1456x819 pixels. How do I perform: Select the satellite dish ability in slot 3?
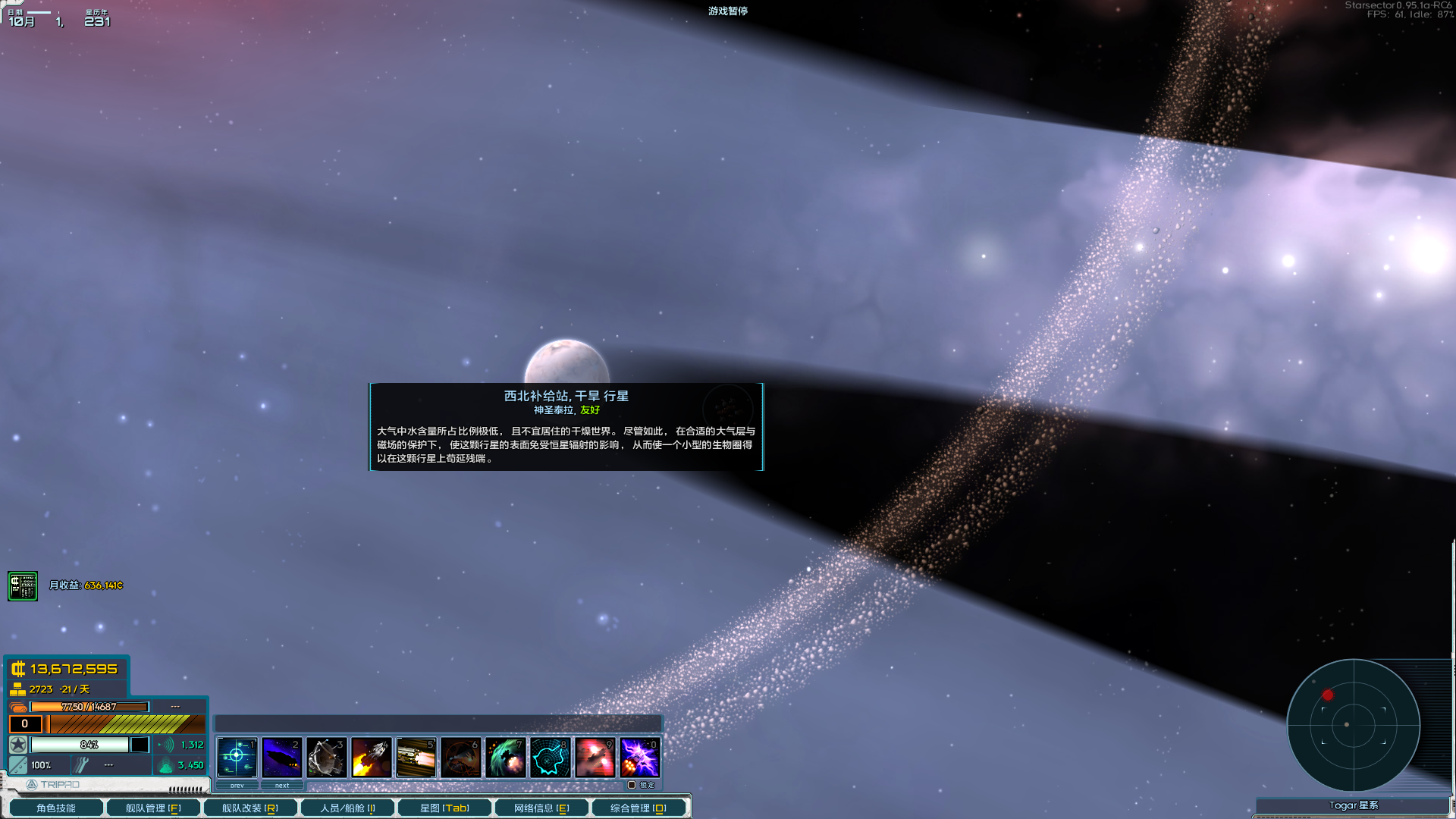327,757
